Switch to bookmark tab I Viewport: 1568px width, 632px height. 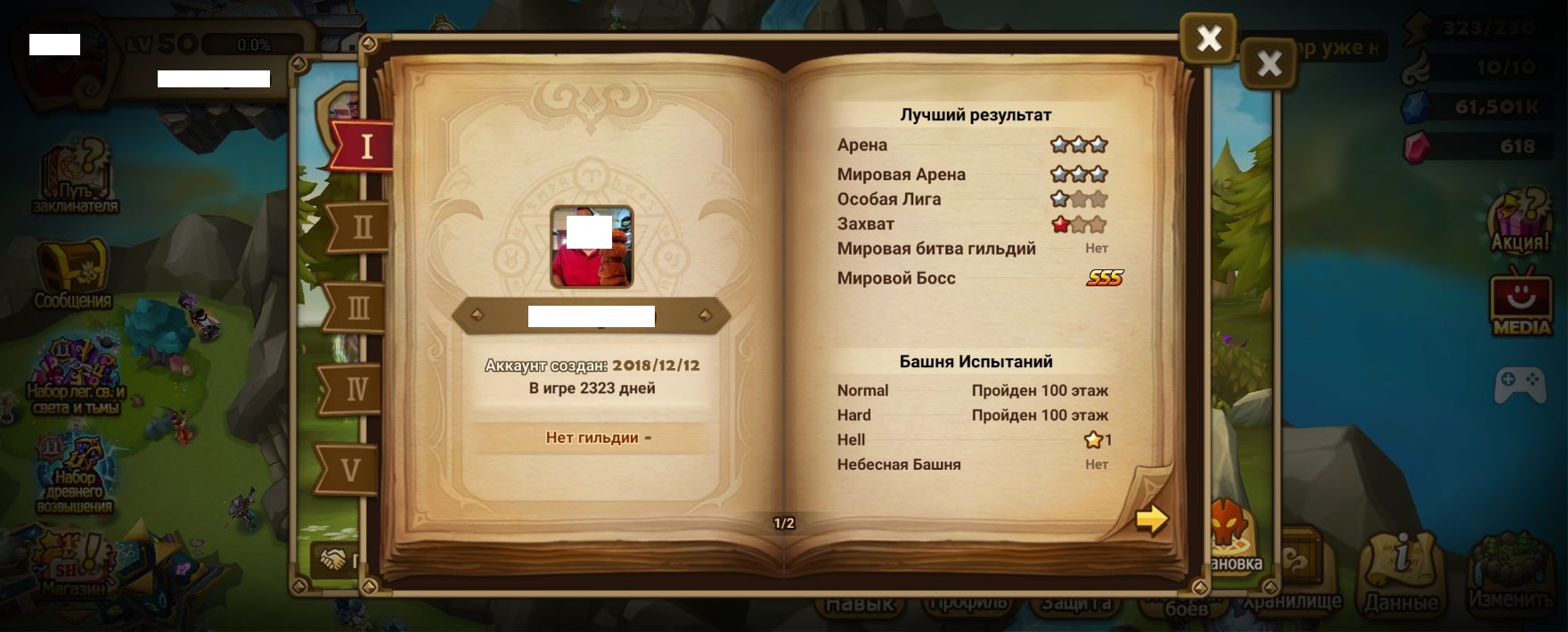point(364,145)
